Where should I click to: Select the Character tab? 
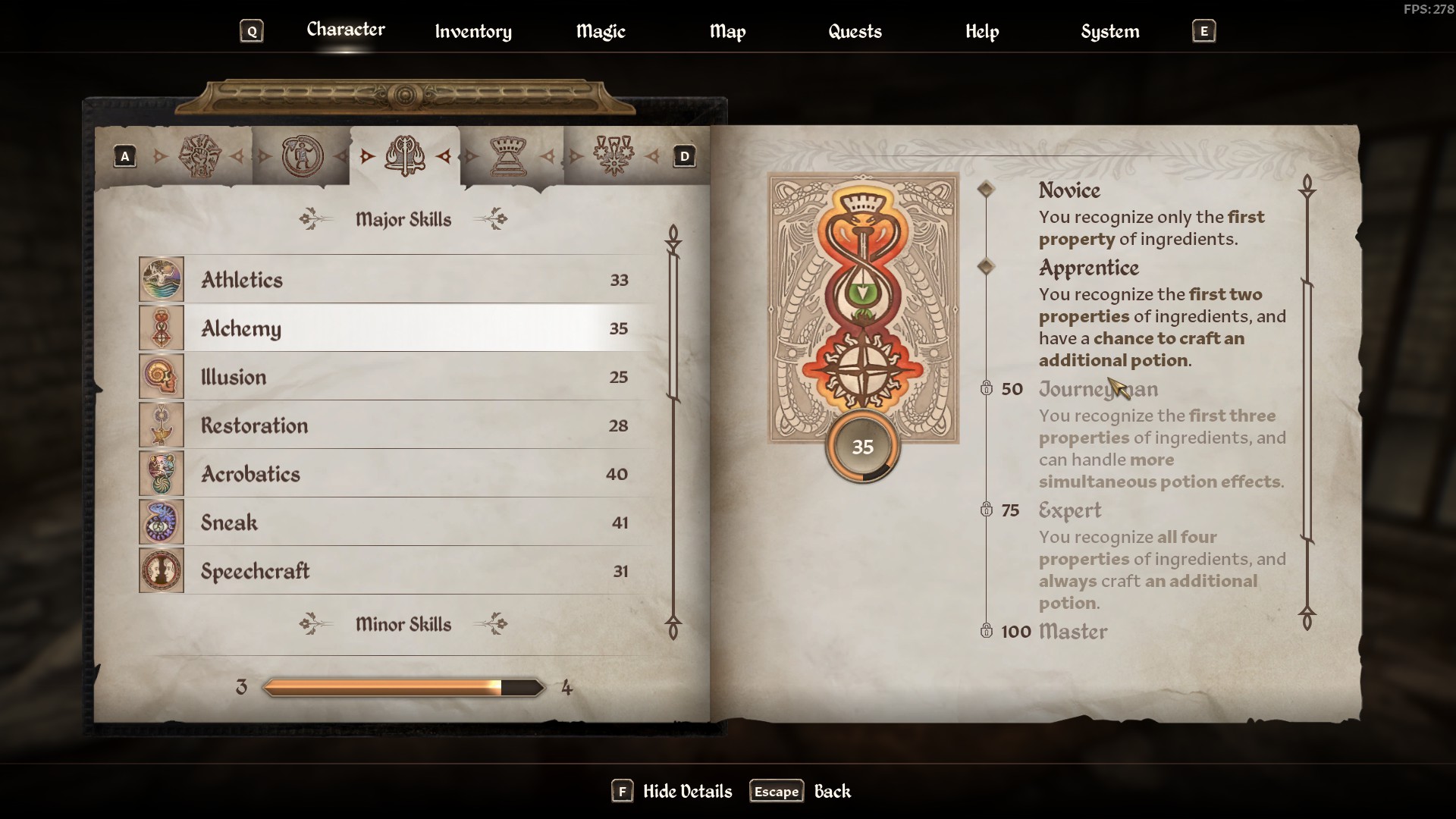tap(346, 30)
